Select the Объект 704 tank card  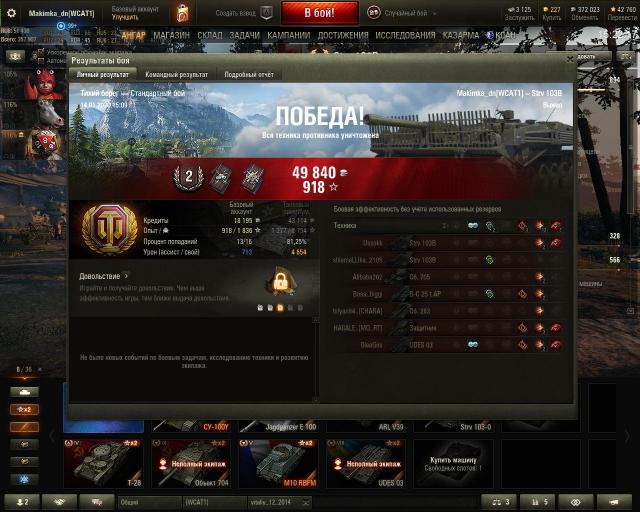click(190, 460)
